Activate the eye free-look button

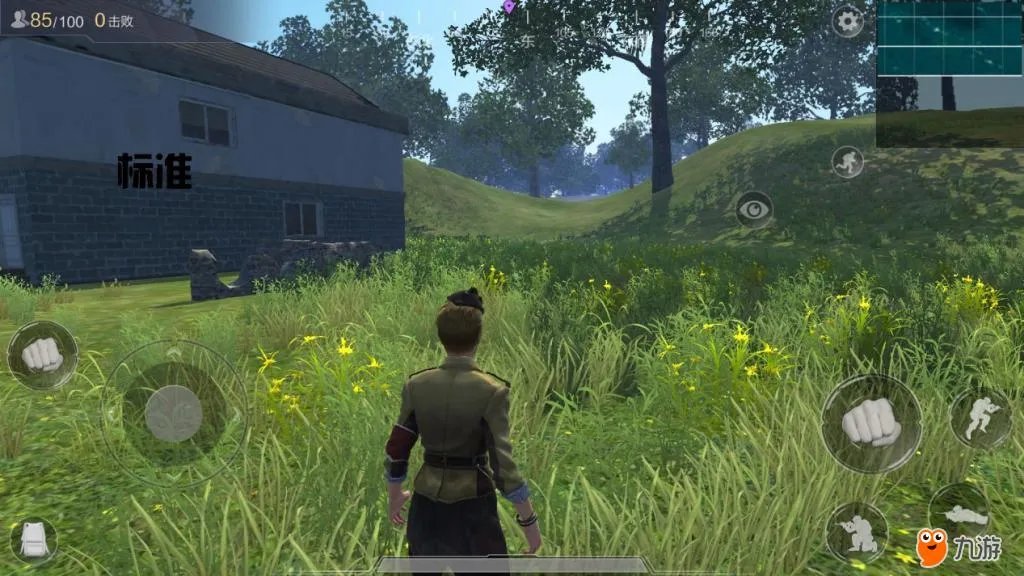(x=754, y=210)
